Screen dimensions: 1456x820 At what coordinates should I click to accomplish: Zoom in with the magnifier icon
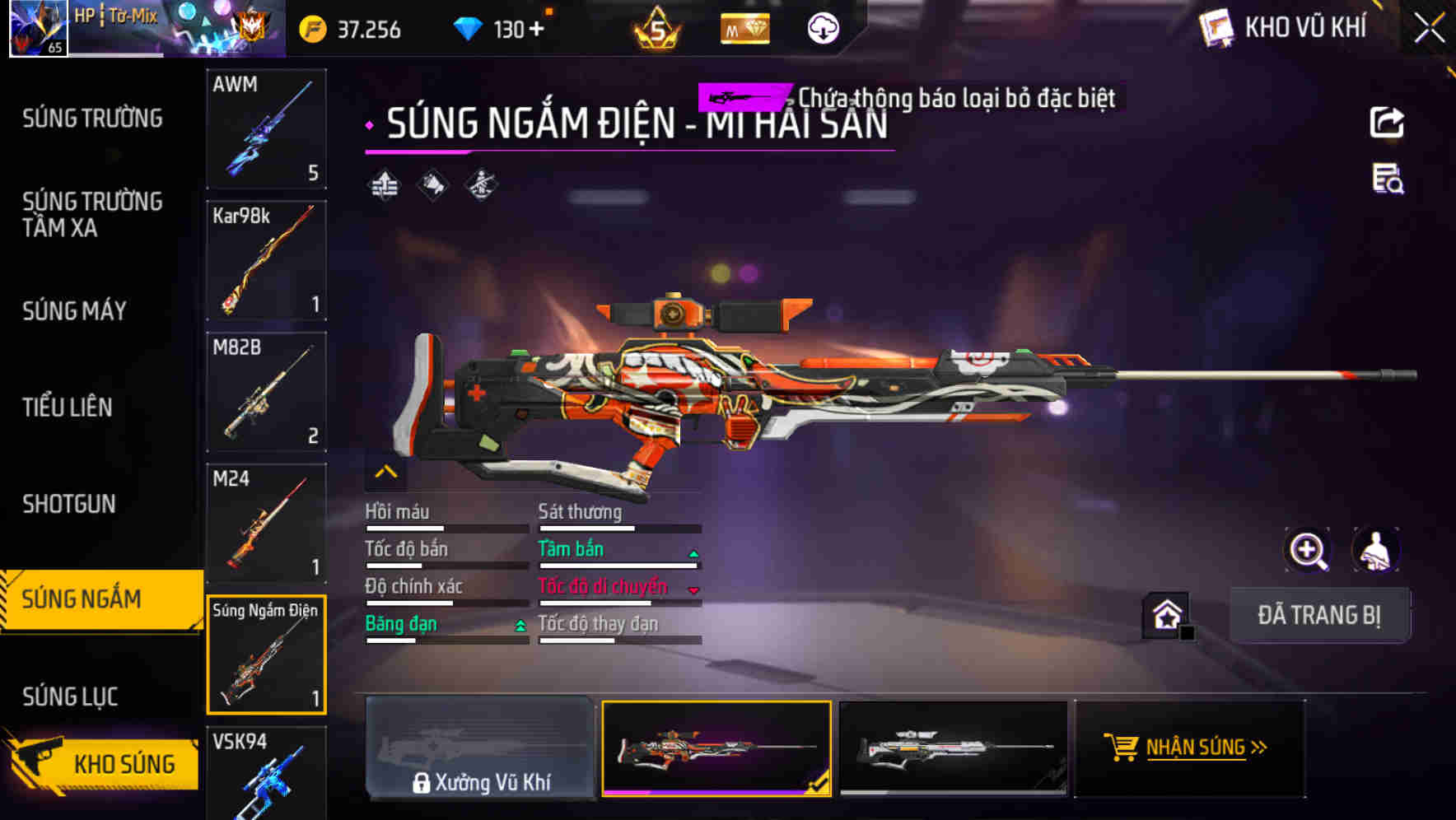[x=1308, y=550]
